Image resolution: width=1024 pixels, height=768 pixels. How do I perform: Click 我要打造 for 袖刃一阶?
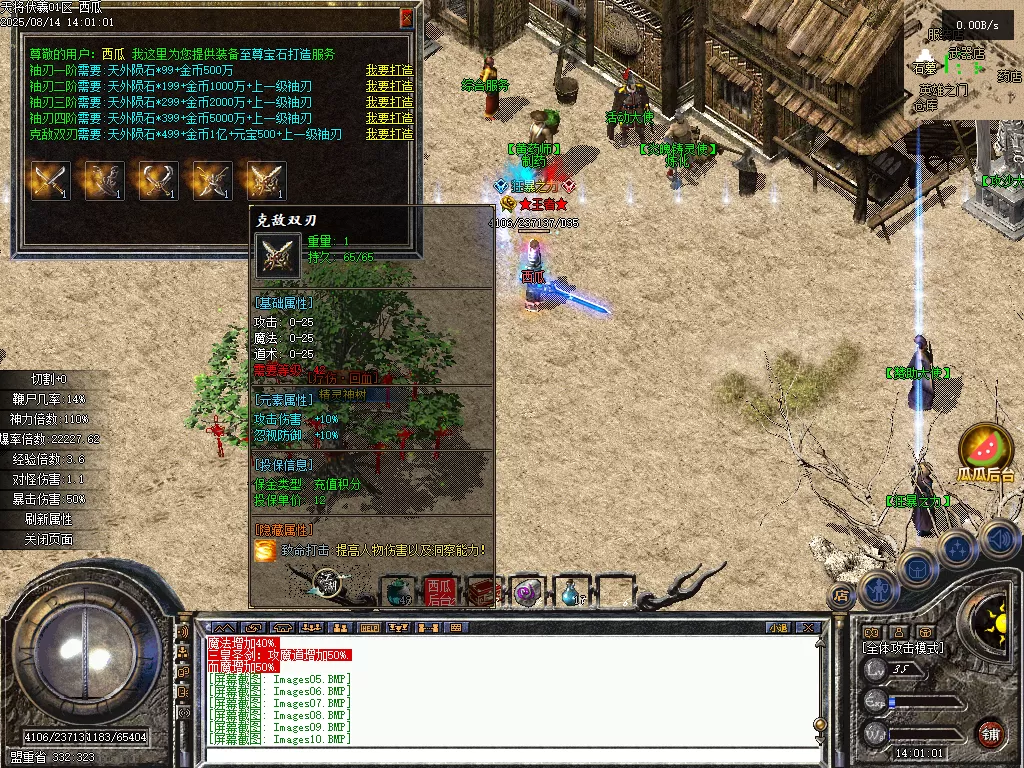tap(389, 70)
